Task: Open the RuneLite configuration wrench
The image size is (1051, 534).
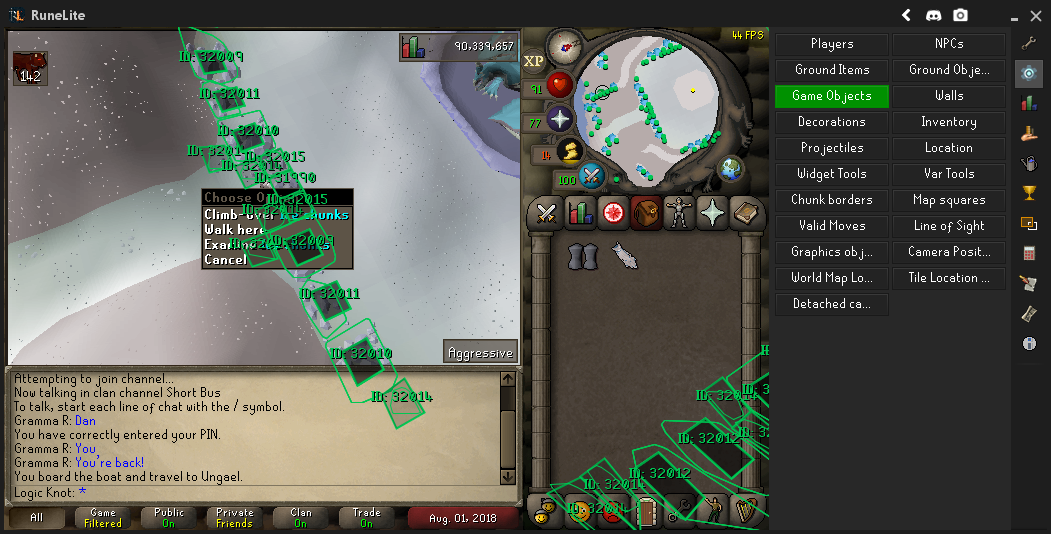Action: [1029, 43]
